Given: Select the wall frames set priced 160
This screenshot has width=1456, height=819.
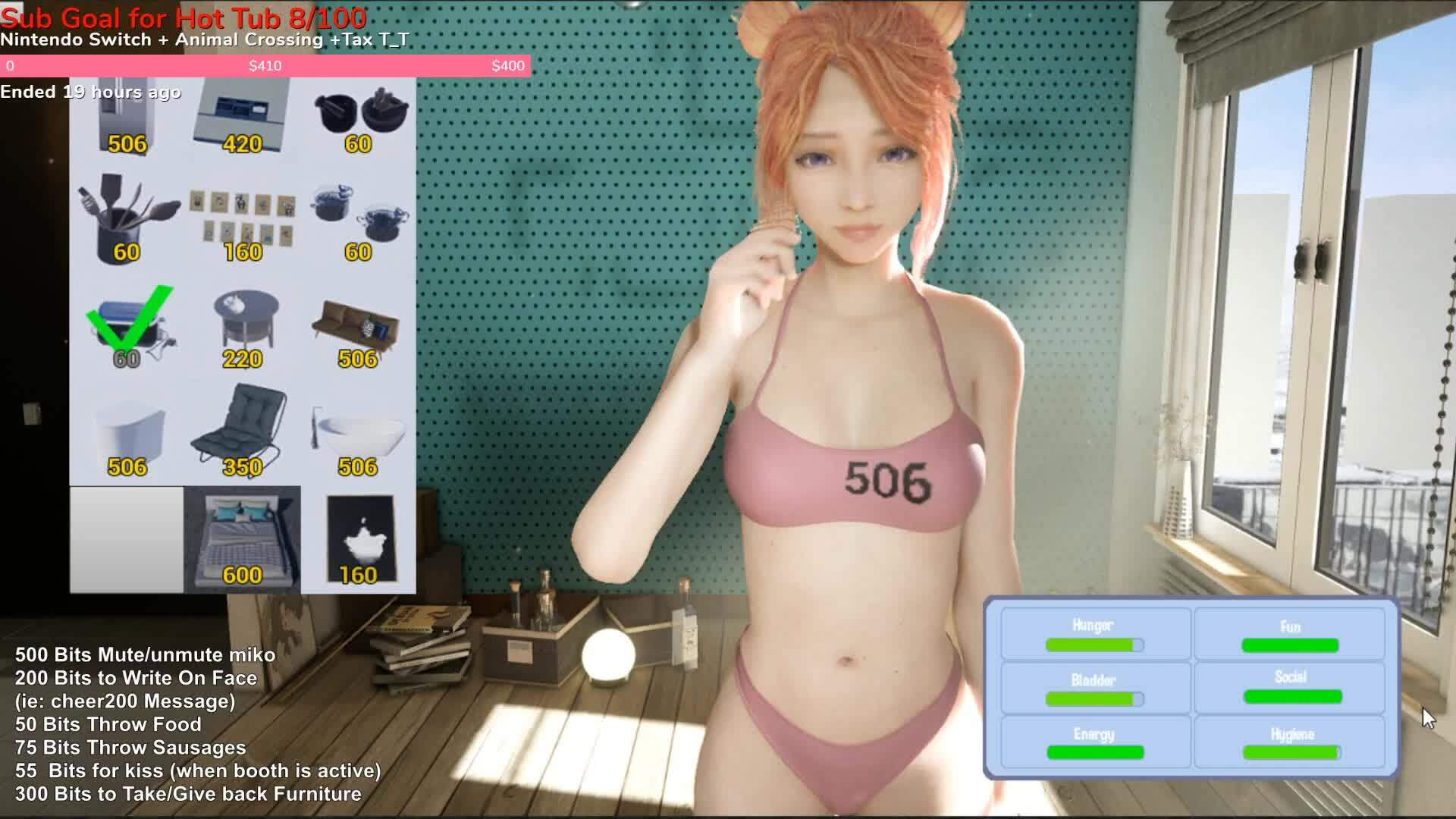Looking at the screenshot, I should click(241, 216).
